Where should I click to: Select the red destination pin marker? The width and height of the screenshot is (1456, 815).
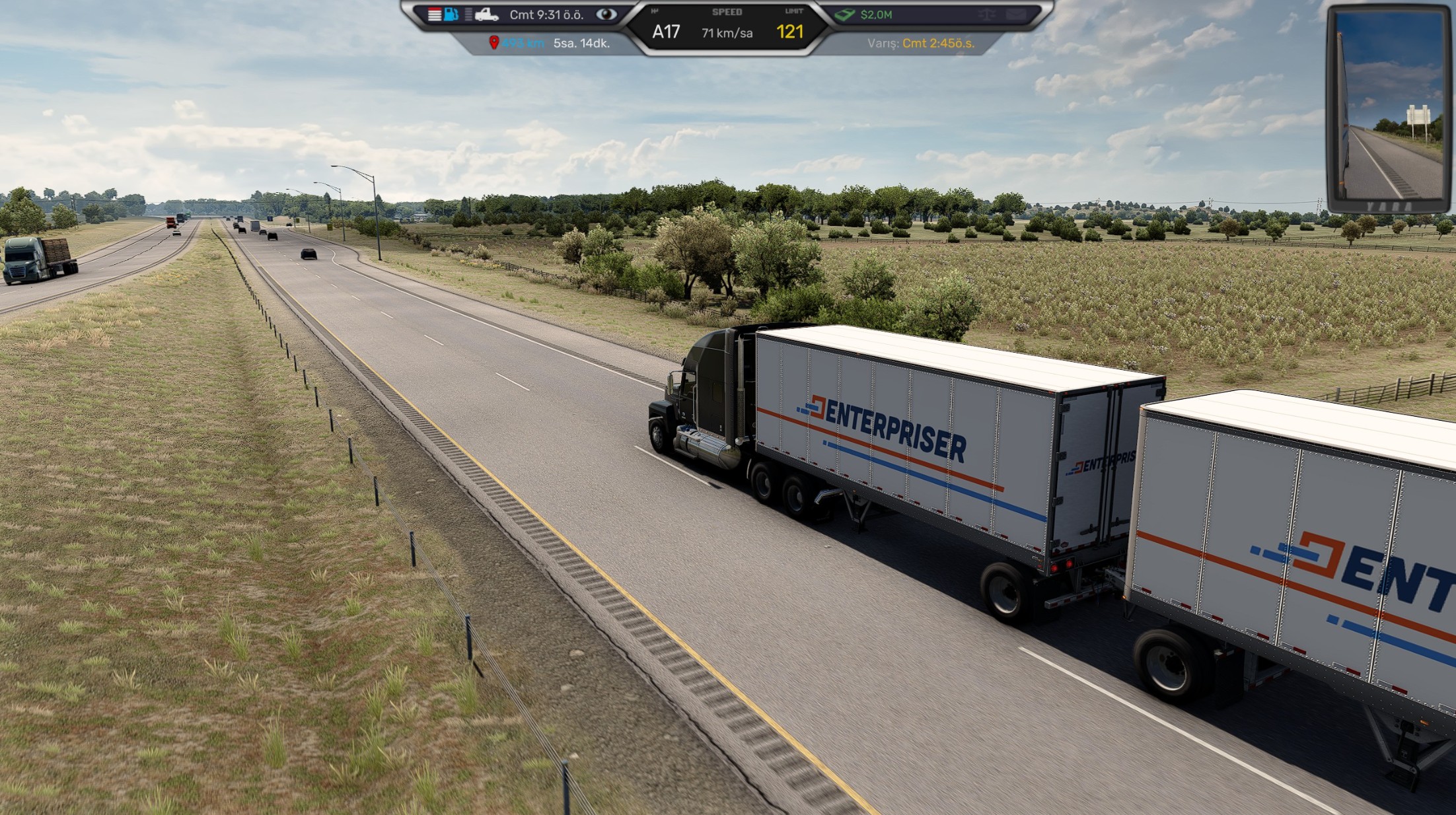pos(493,43)
